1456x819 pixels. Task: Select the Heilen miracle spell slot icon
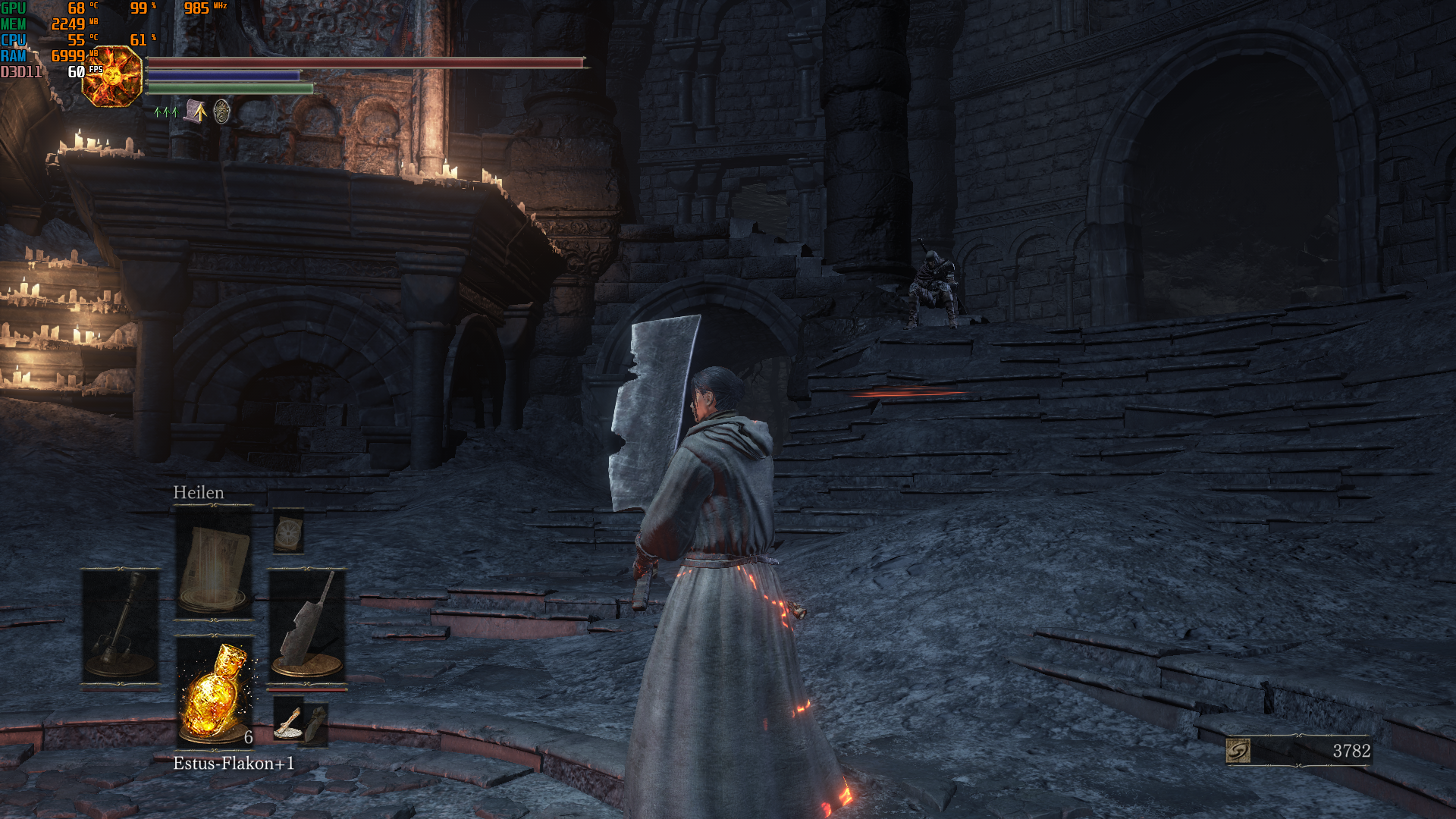(215, 561)
